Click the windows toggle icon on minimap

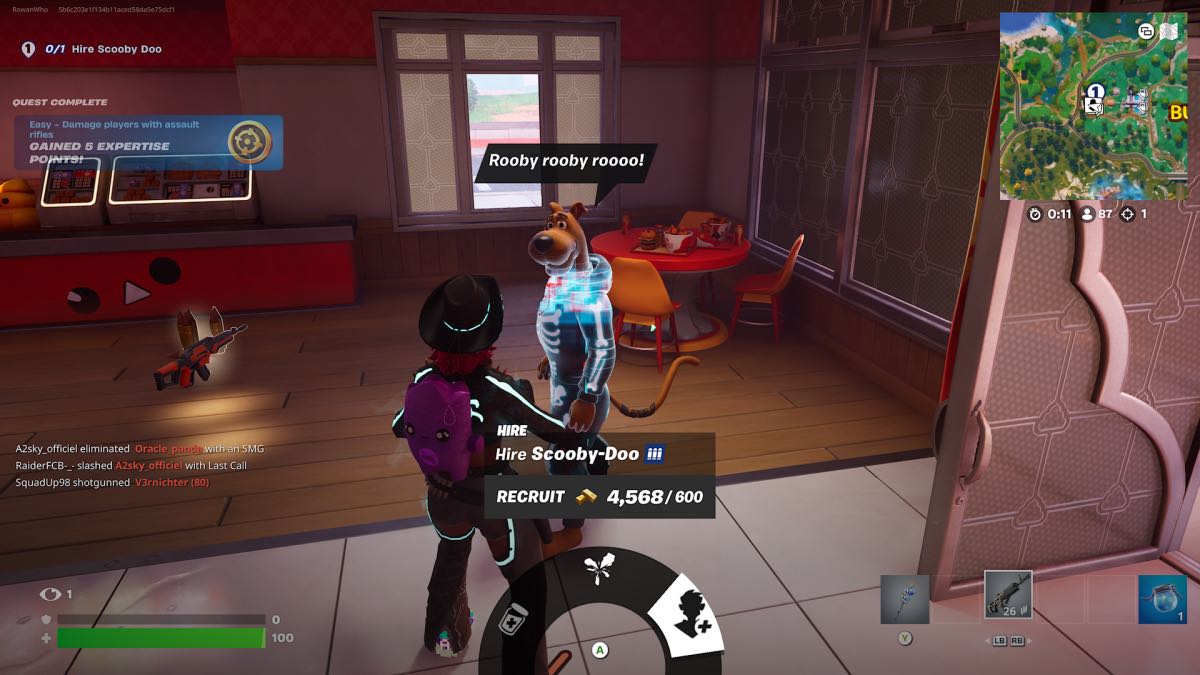[x=1146, y=31]
